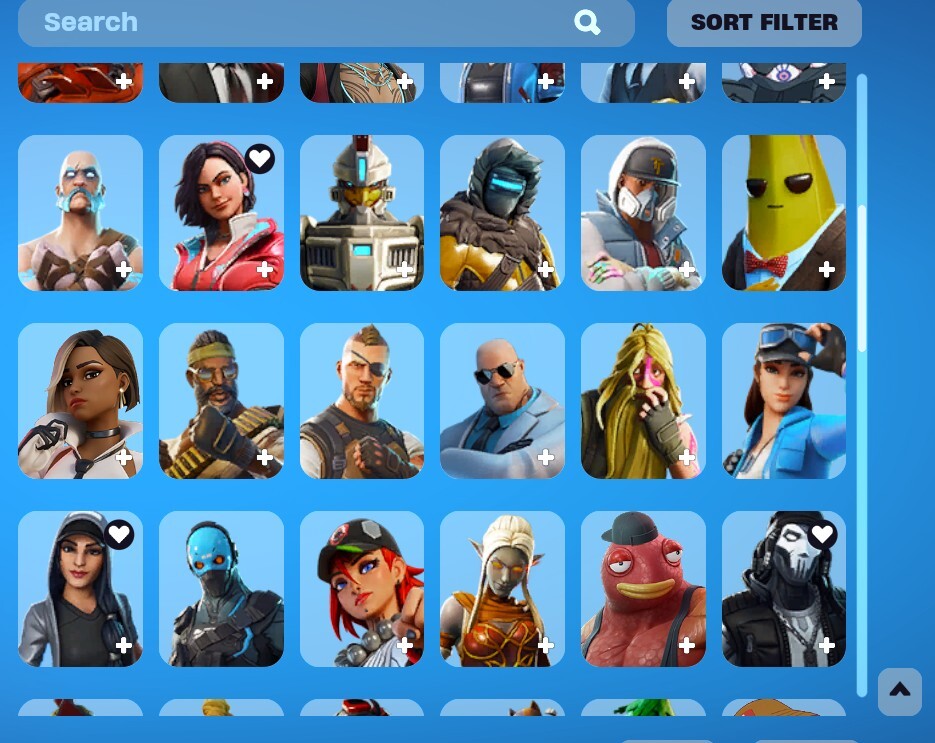The height and width of the screenshot is (743, 935).
Task: Select the girl with goggles and blue jacket
Action: point(783,400)
